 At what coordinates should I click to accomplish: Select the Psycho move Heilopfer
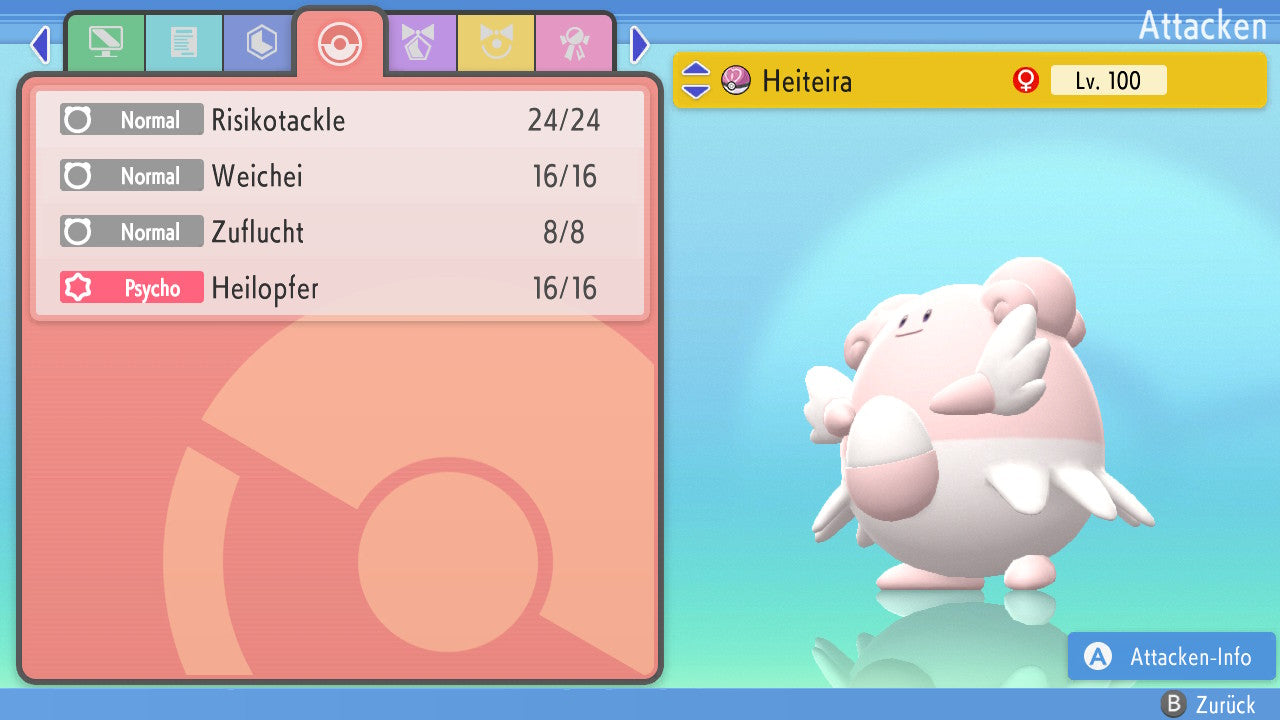pos(340,289)
